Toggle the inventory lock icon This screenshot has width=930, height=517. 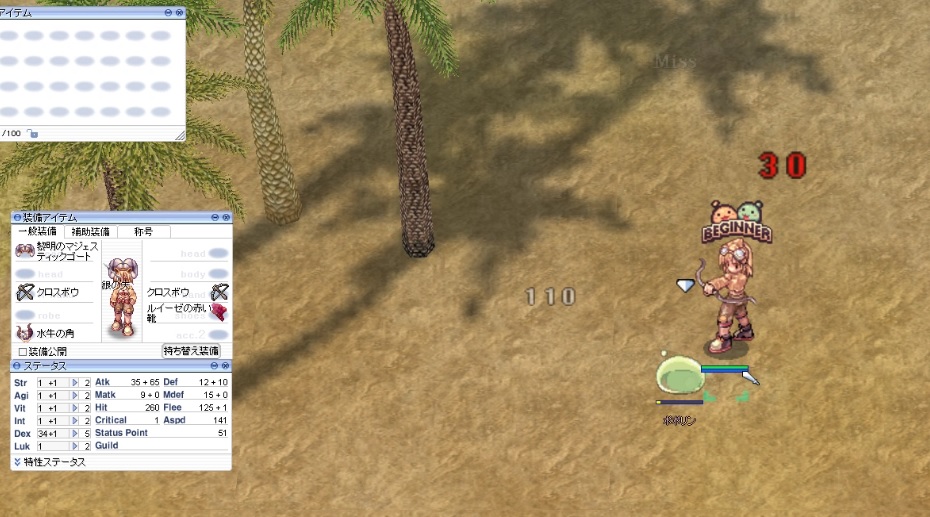33,133
